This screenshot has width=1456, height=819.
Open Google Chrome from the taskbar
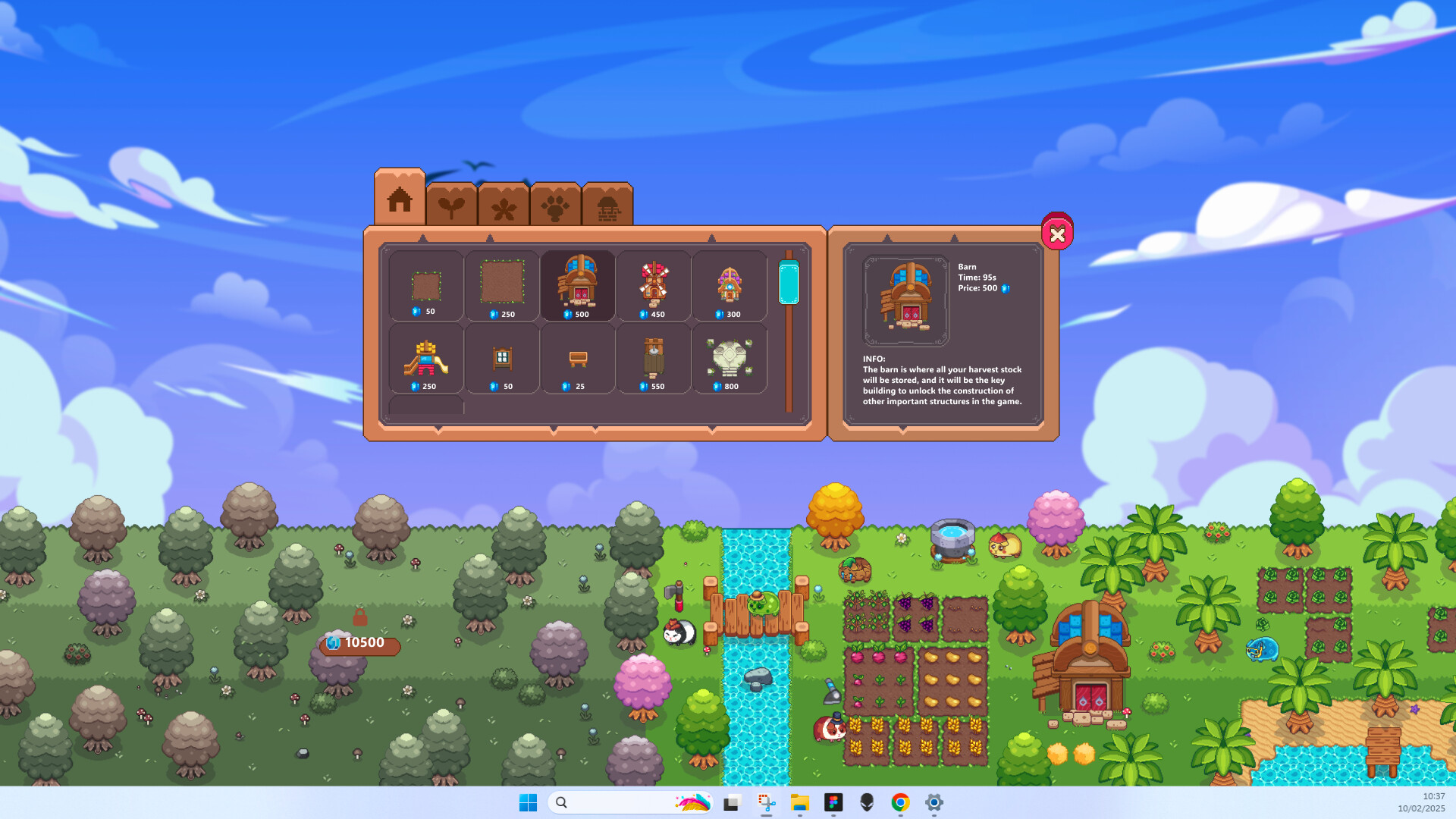pyautogui.click(x=901, y=802)
